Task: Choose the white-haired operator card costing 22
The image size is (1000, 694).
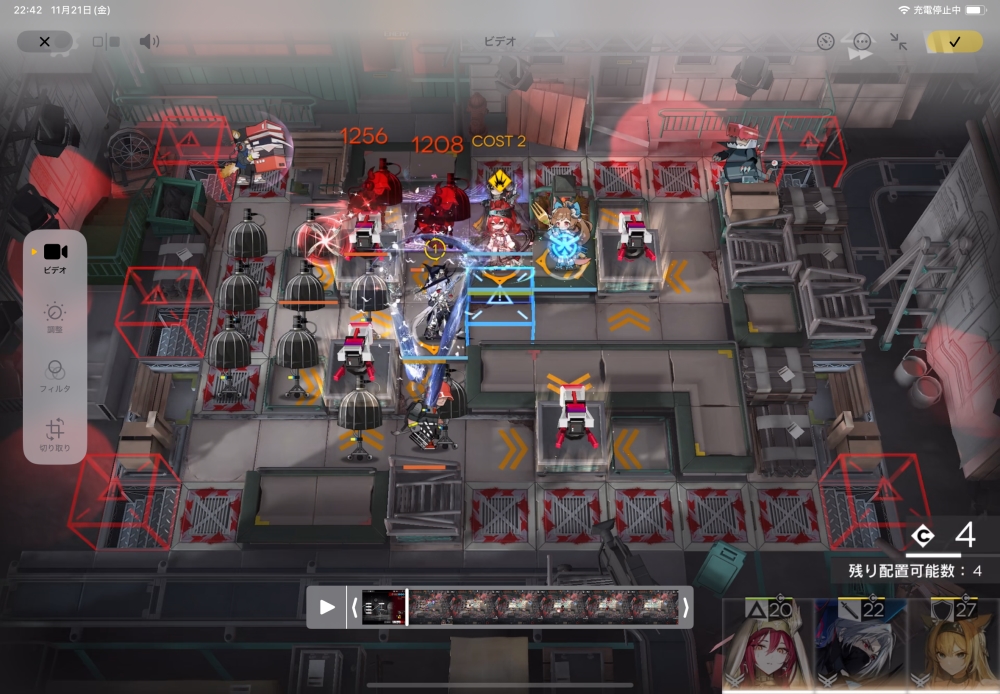Action: coord(860,645)
